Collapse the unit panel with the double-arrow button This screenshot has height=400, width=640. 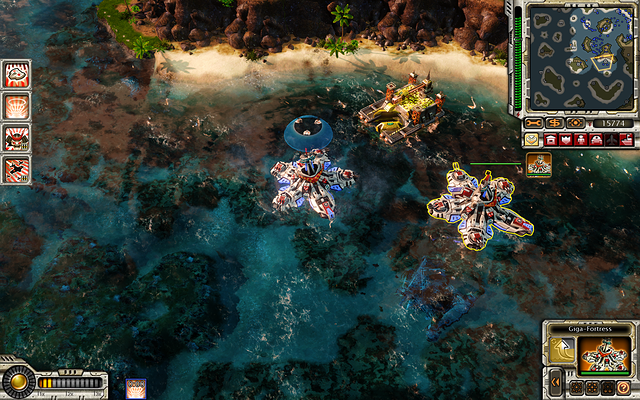pos(554,382)
